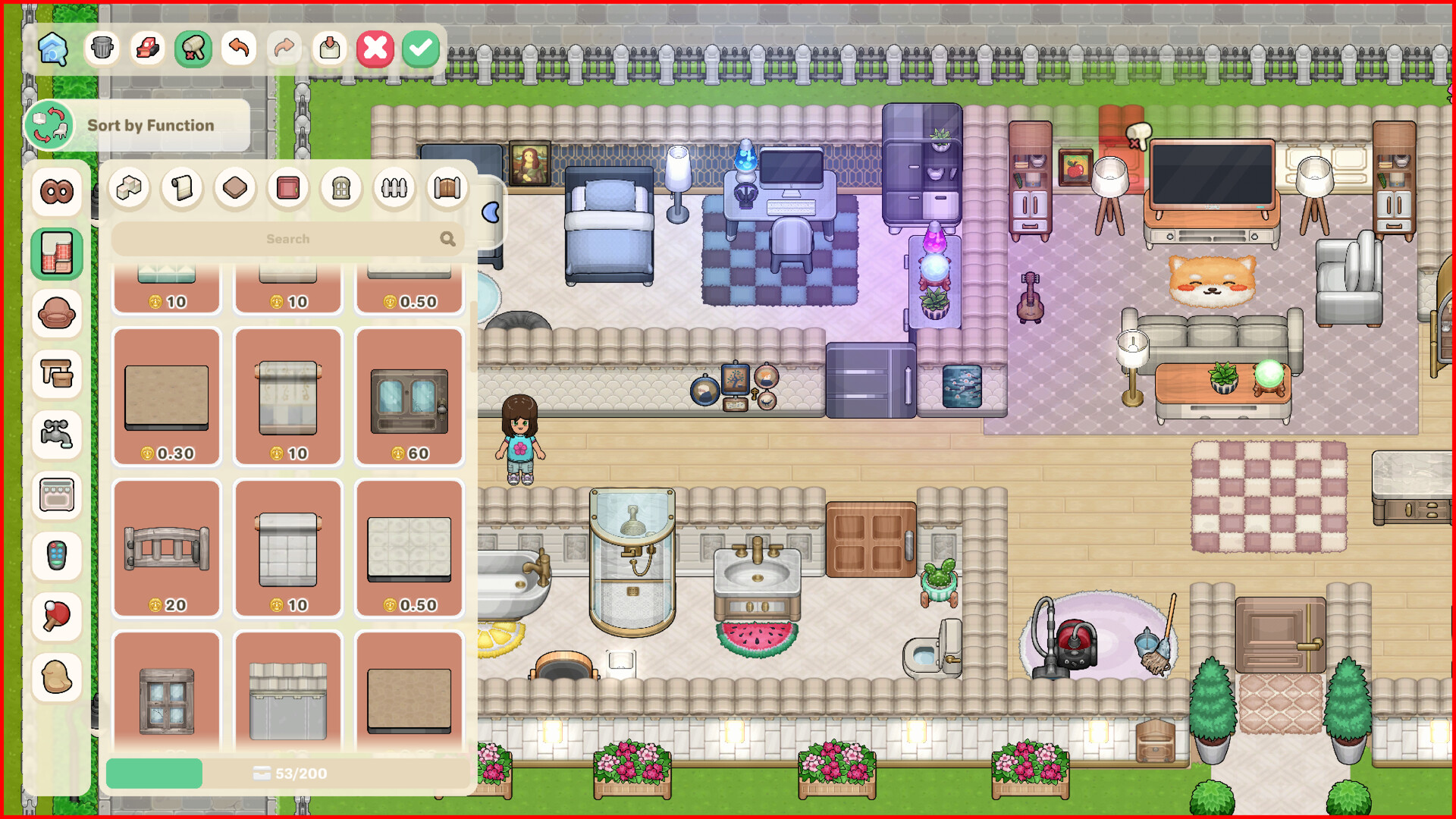This screenshot has height=819, width=1456.
Task: Undo the last placement
Action: 238,49
